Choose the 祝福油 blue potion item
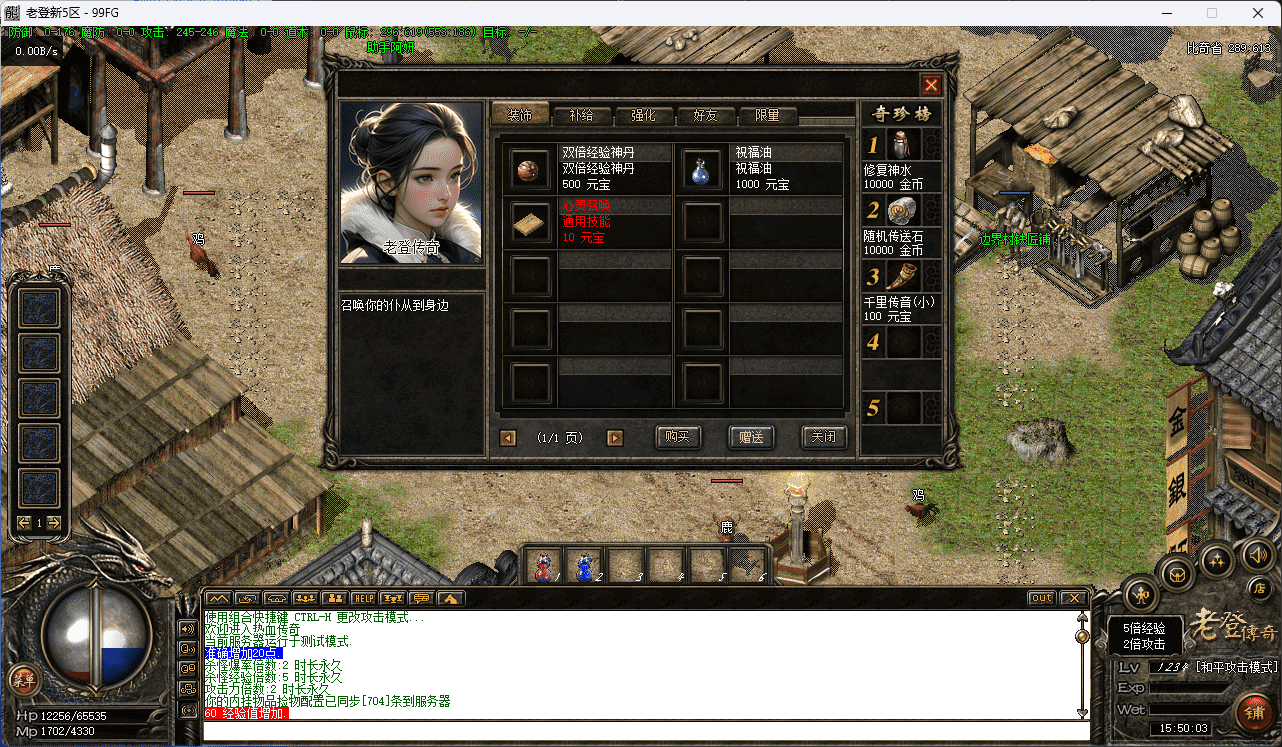Viewport: 1282px width, 747px height. pos(701,171)
